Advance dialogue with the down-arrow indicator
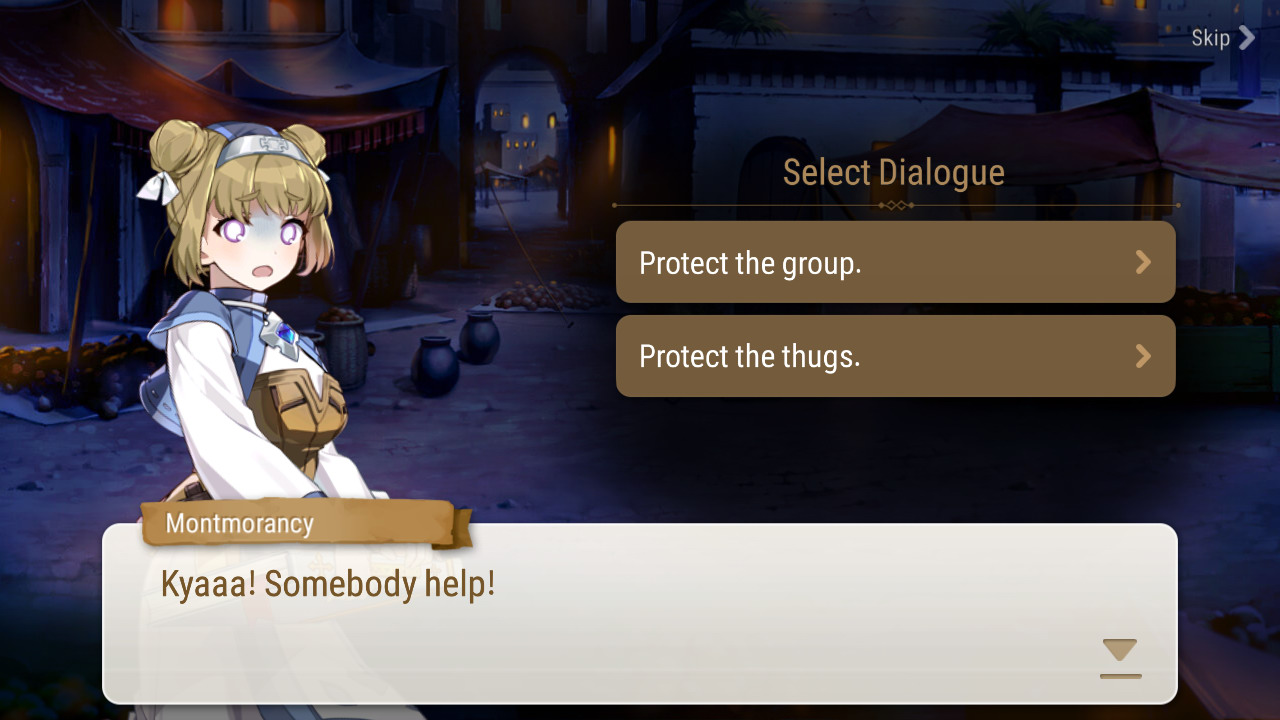 coord(1120,655)
